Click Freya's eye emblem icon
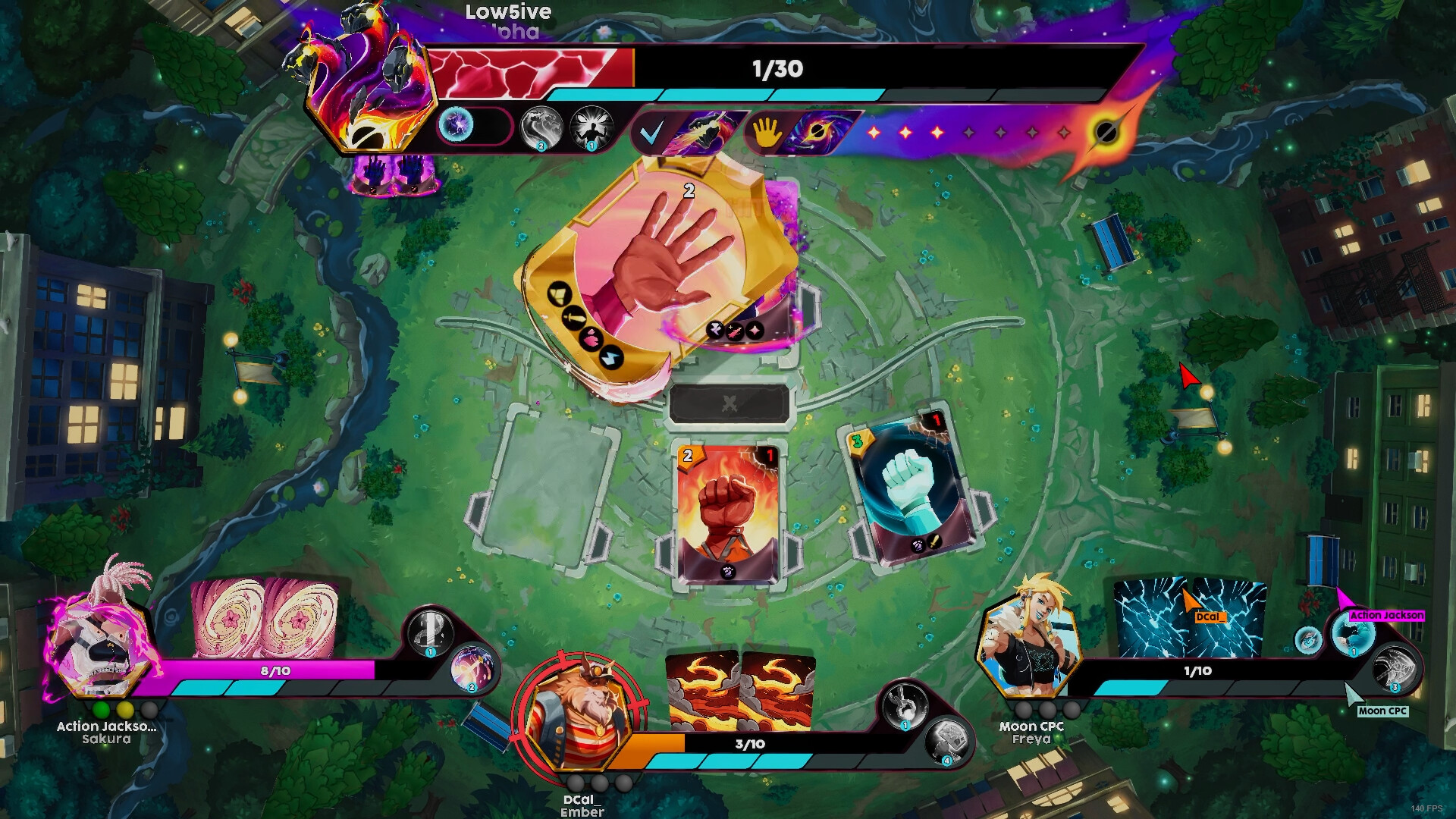Screen dimensions: 1456x819 coord(1308,640)
